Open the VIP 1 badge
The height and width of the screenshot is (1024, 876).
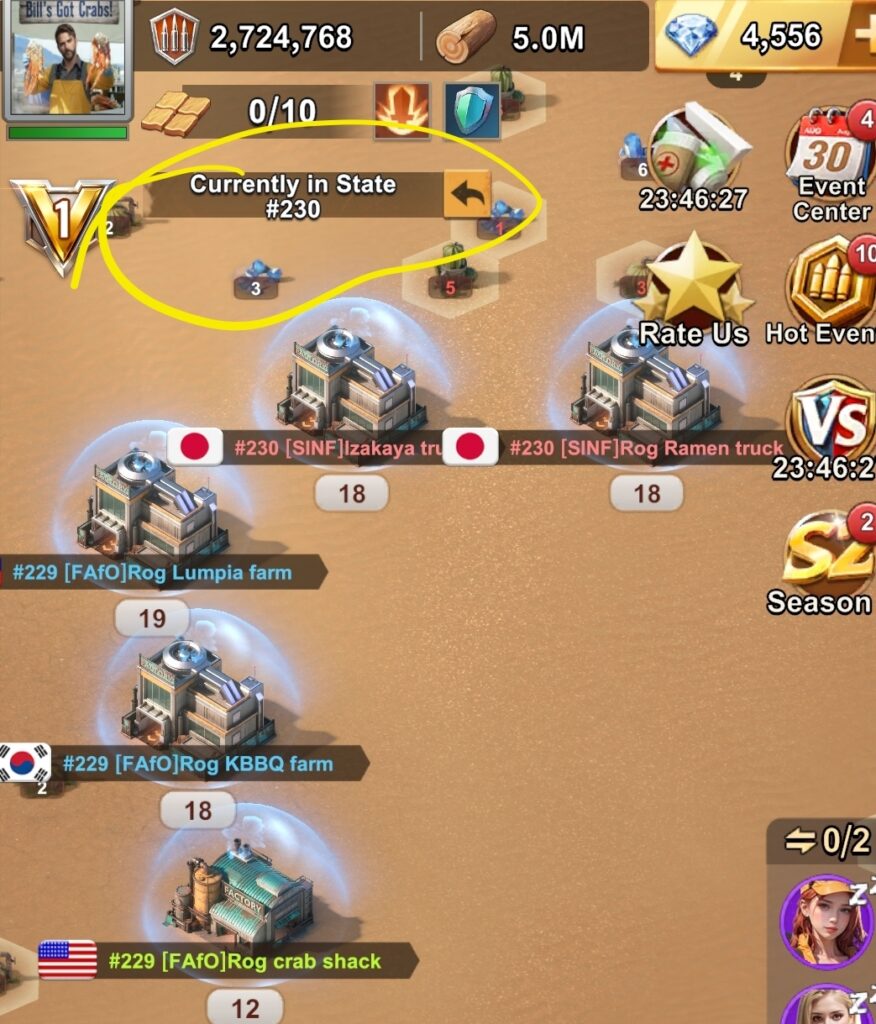pos(61,222)
